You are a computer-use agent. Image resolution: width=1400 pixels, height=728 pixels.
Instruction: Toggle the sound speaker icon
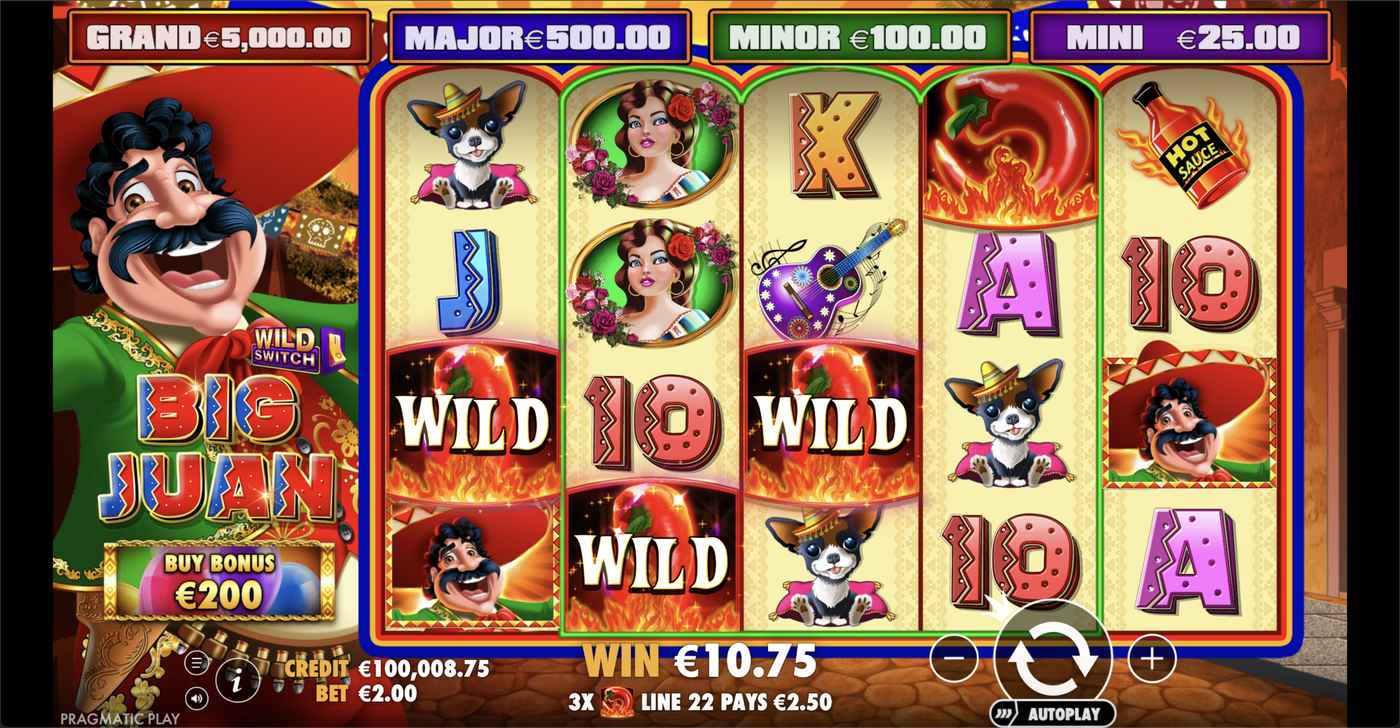coord(197,697)
